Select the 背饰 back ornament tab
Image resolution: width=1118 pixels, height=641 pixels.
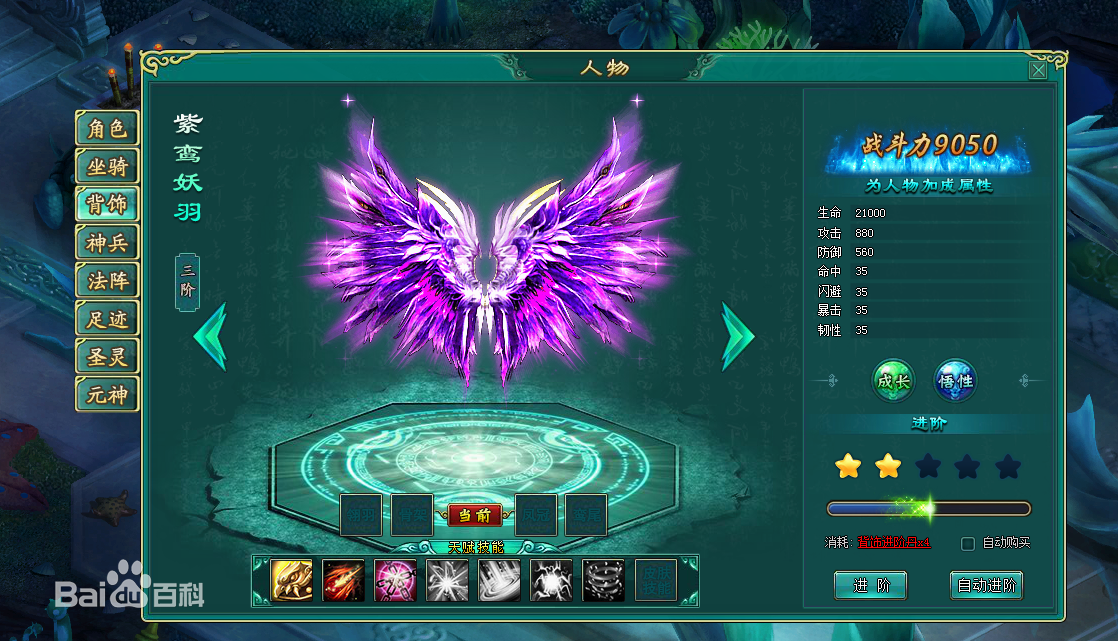pos(106,205)
